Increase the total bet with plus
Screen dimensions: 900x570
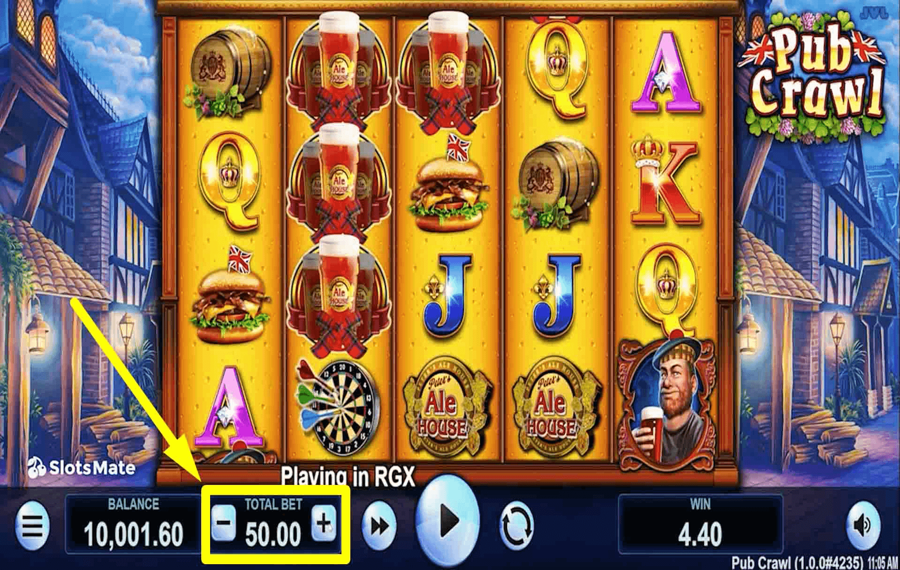pos(323,523)
